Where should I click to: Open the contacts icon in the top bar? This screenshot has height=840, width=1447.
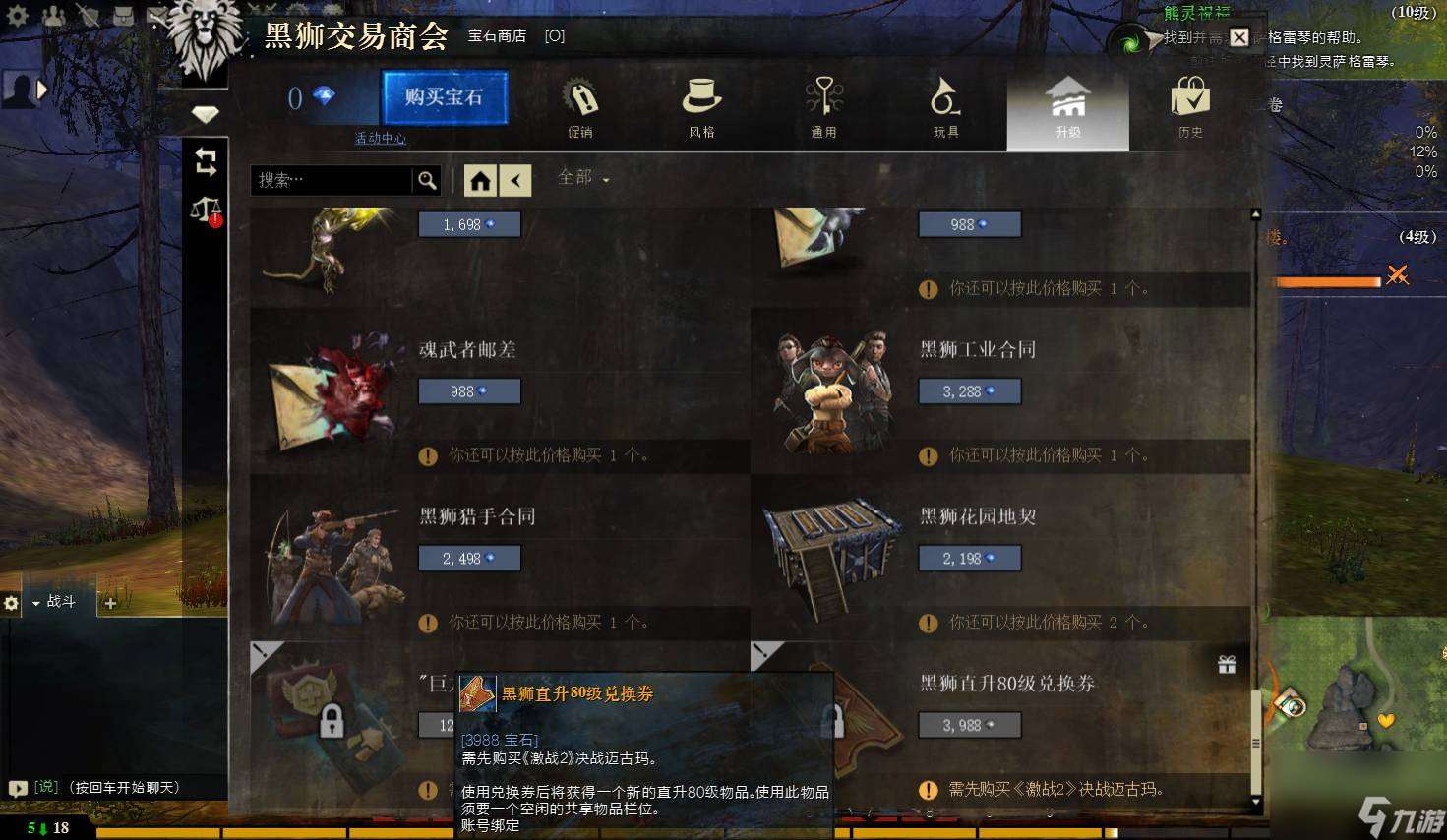click(53, 14)
